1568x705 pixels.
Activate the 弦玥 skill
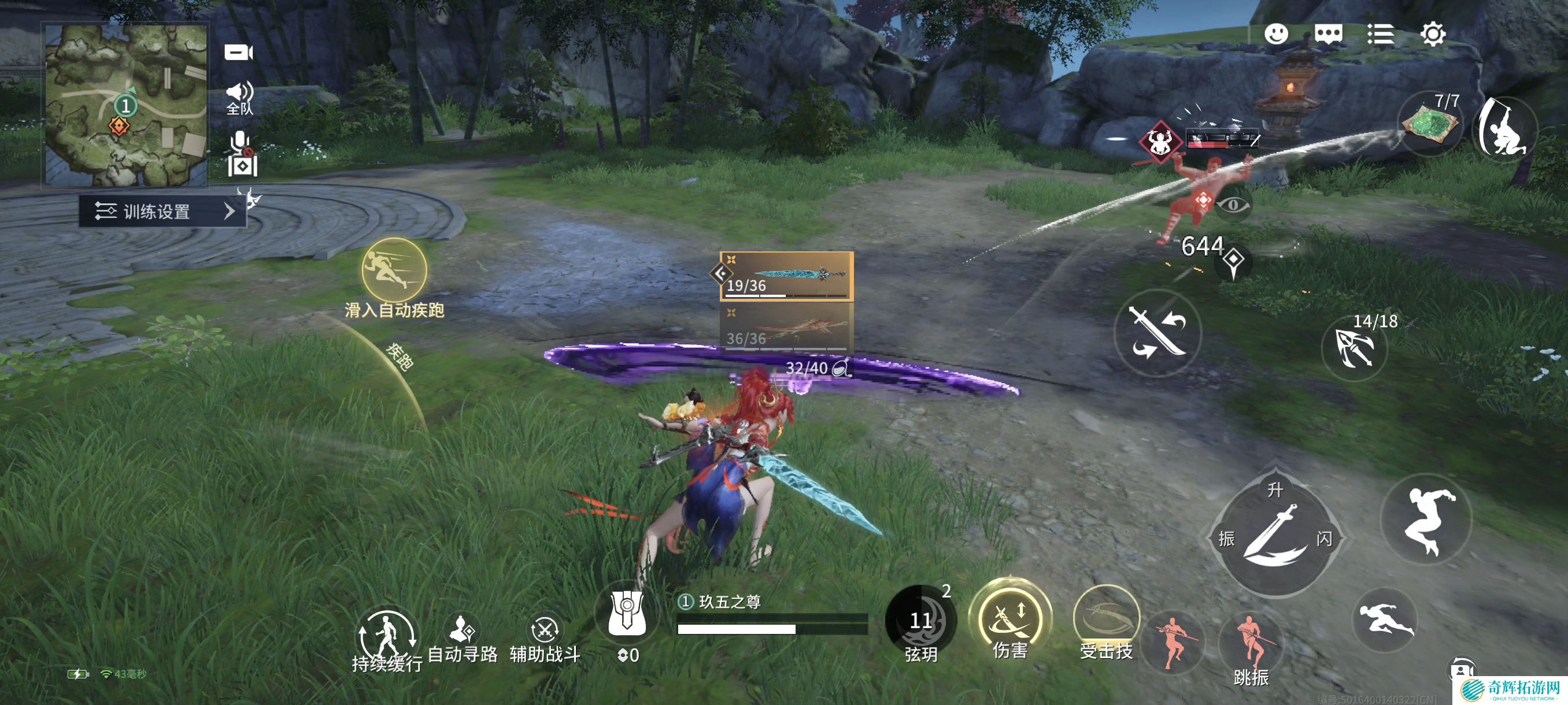[920, 622]
